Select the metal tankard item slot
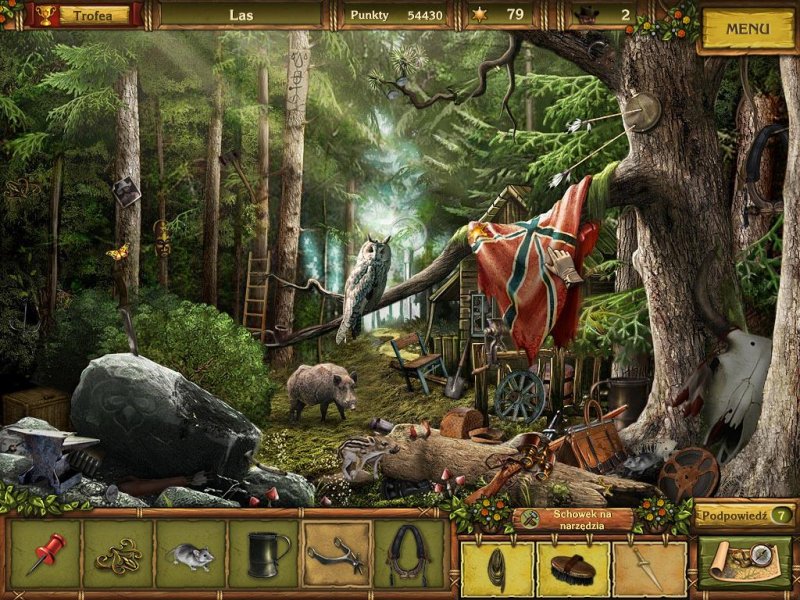Image resolution: width=800 pixels, height=600 pixels. click(263, 553)
